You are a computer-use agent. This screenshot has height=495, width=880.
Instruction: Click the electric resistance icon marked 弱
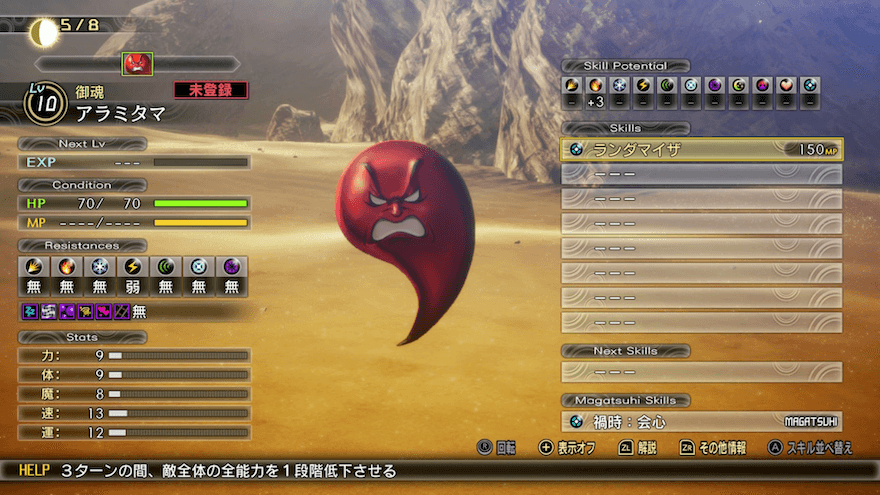coord(132,268)
